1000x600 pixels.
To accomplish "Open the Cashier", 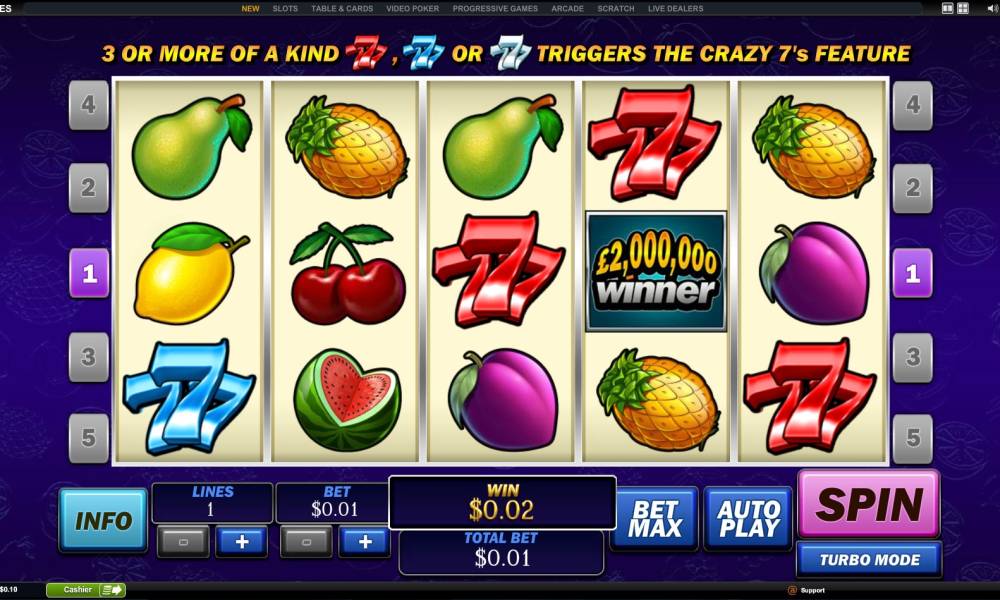I will [x=85, y=590].
